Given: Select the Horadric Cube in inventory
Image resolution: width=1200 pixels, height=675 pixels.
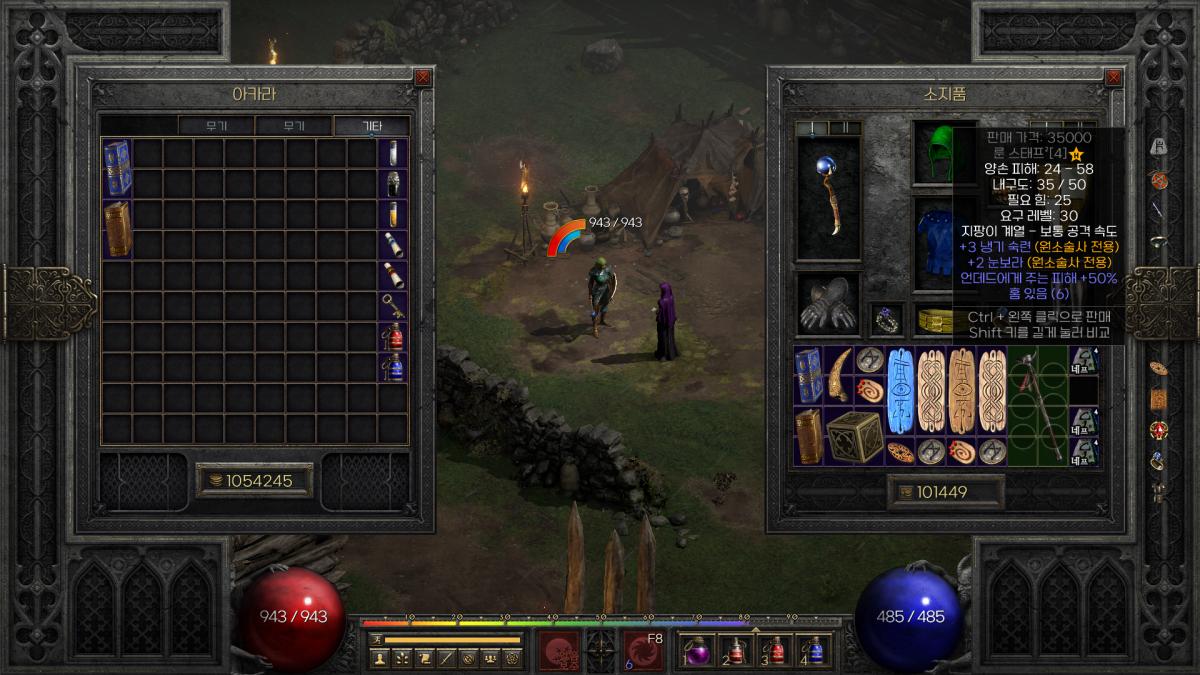Looking at the screenshot, I should (x=854, y=437).
